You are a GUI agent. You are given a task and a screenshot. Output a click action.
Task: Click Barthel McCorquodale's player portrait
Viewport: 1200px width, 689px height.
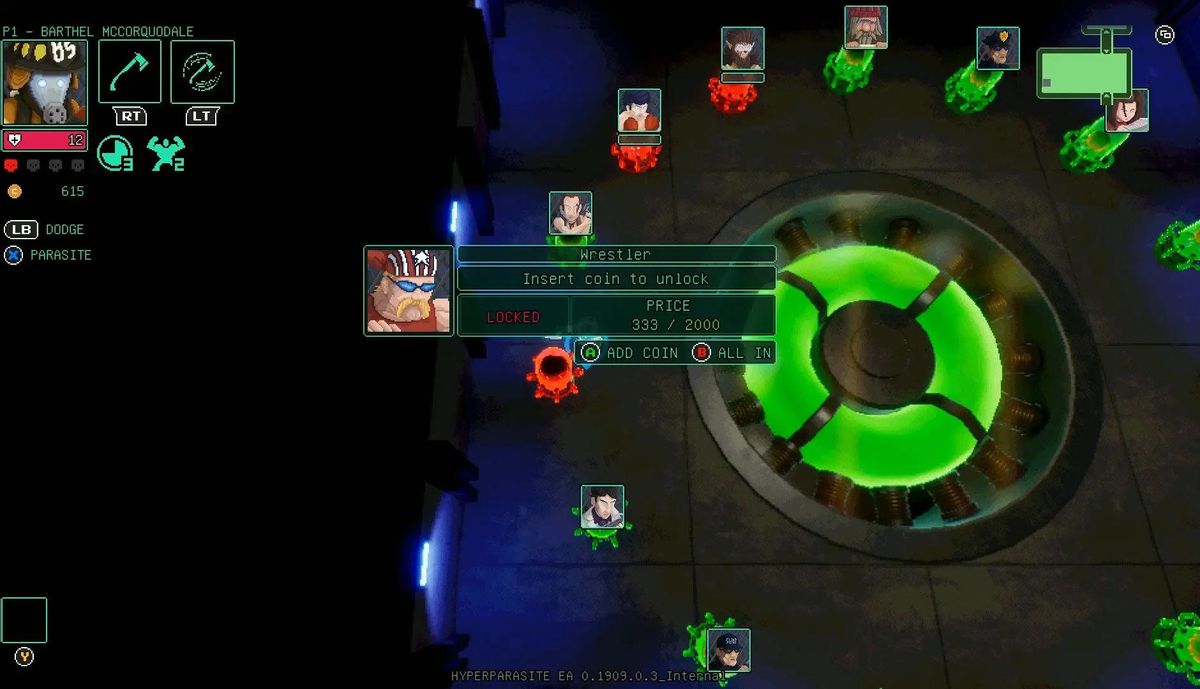45,83
